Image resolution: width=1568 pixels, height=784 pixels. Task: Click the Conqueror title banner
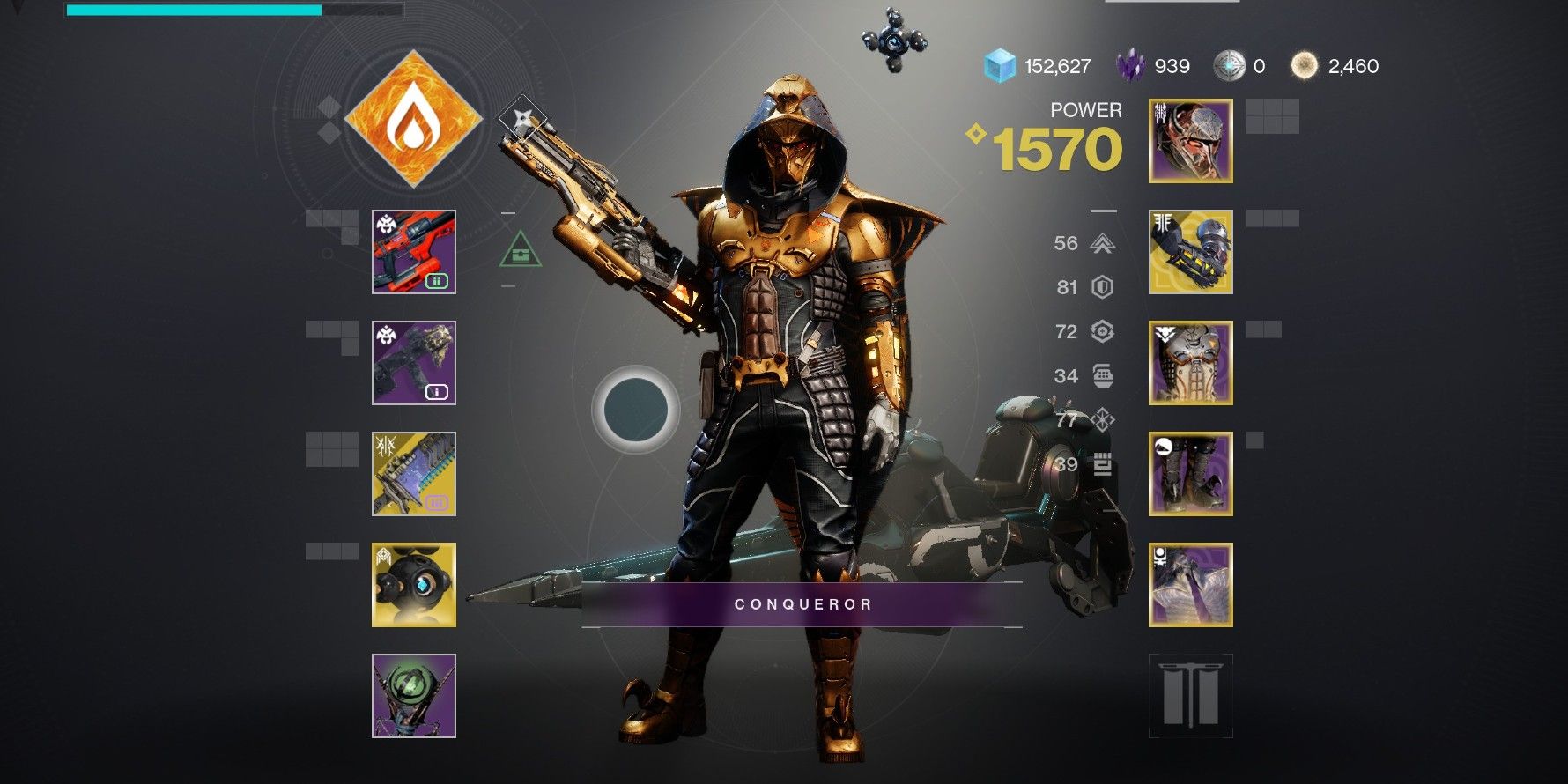pos(802,604)
